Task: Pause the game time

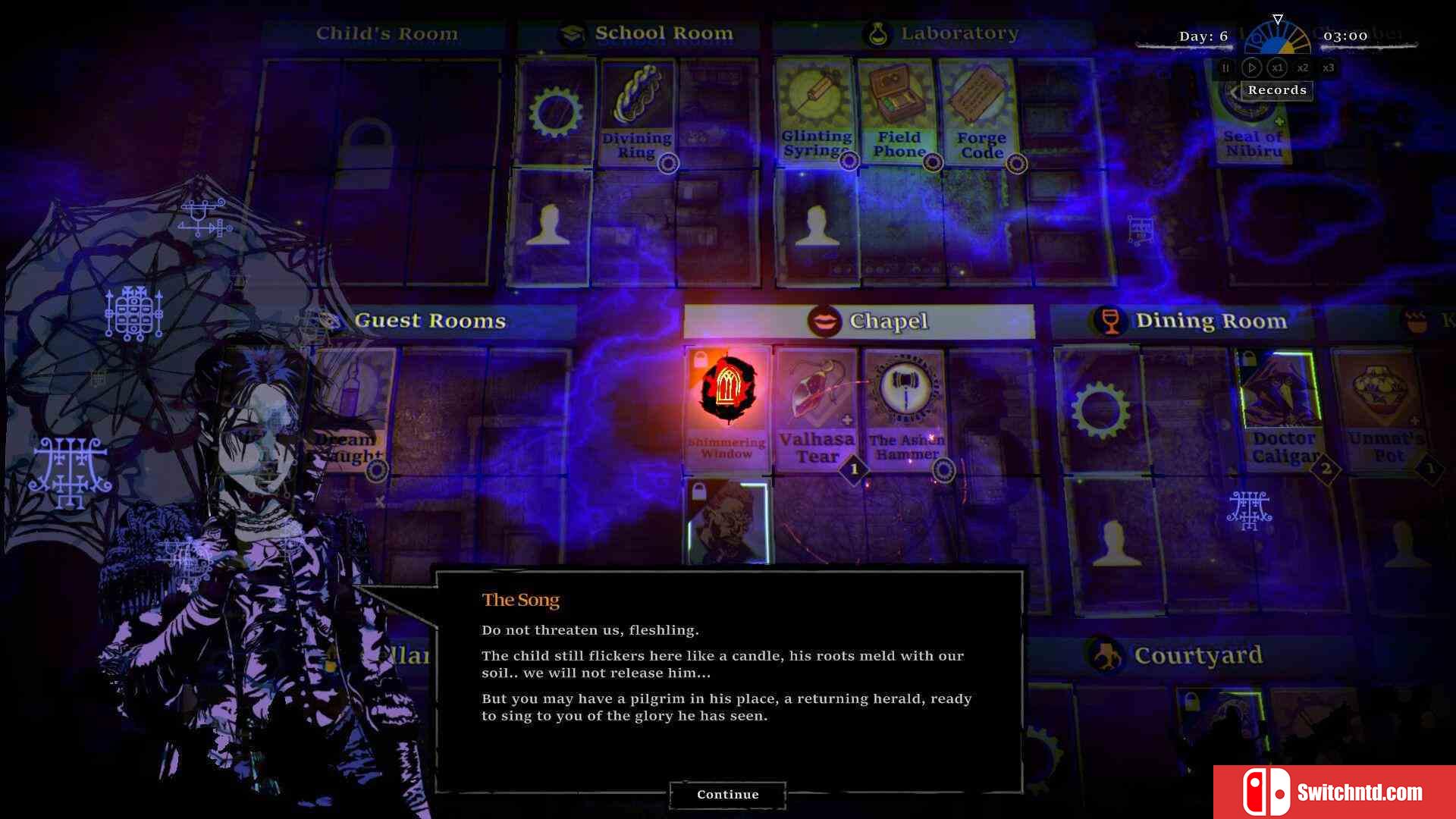Action: [1225, 68]
